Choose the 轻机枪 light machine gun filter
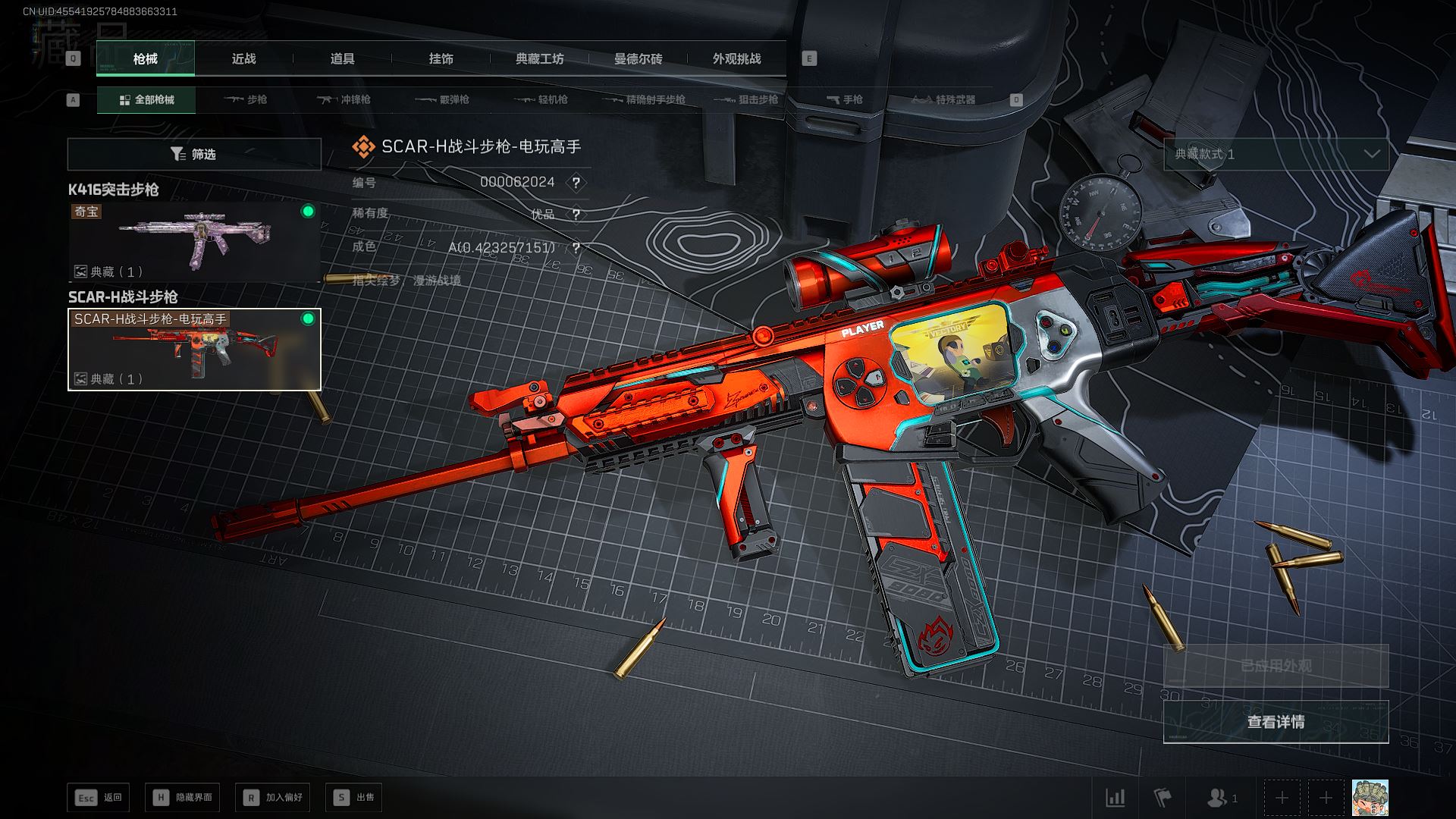The height and width of the screenshot is (819, 1456). tap(541, 100)
